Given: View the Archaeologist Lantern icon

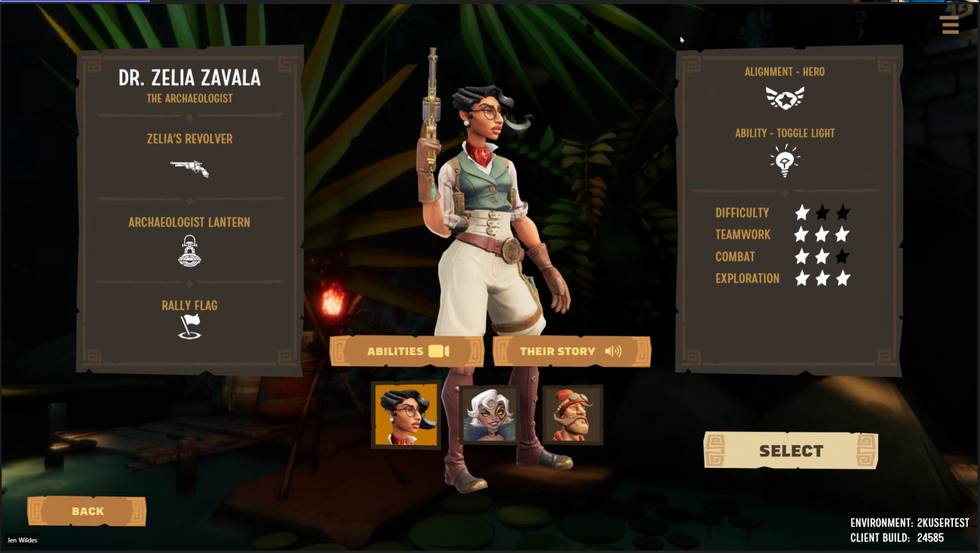Looking at the screenshot, I should click(x=189, y=251).
